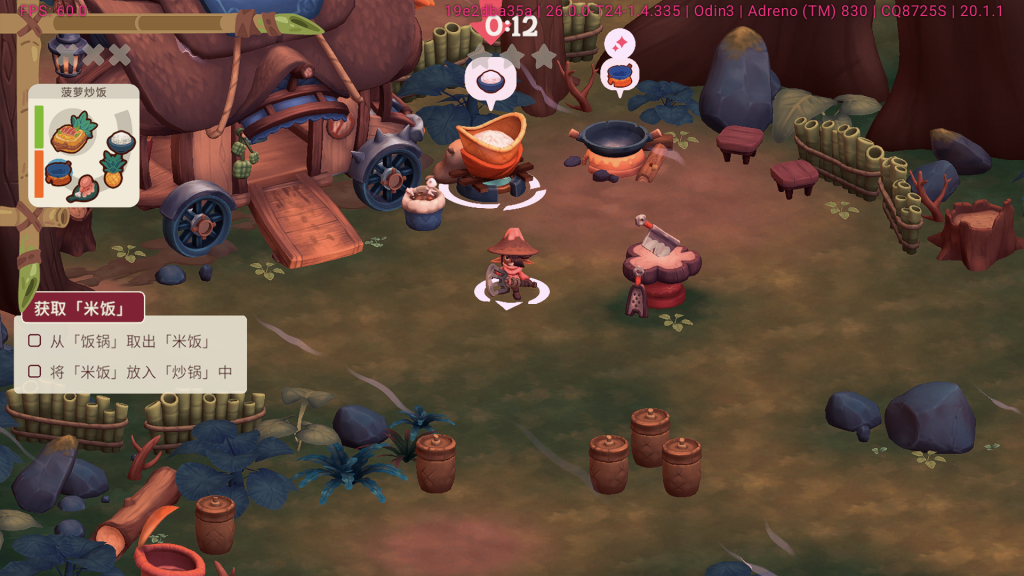Viewport: 1024px width, 576px height.
Task: Click the rice bowl bubble above the rice pot
Action: [x=490, y=81]
